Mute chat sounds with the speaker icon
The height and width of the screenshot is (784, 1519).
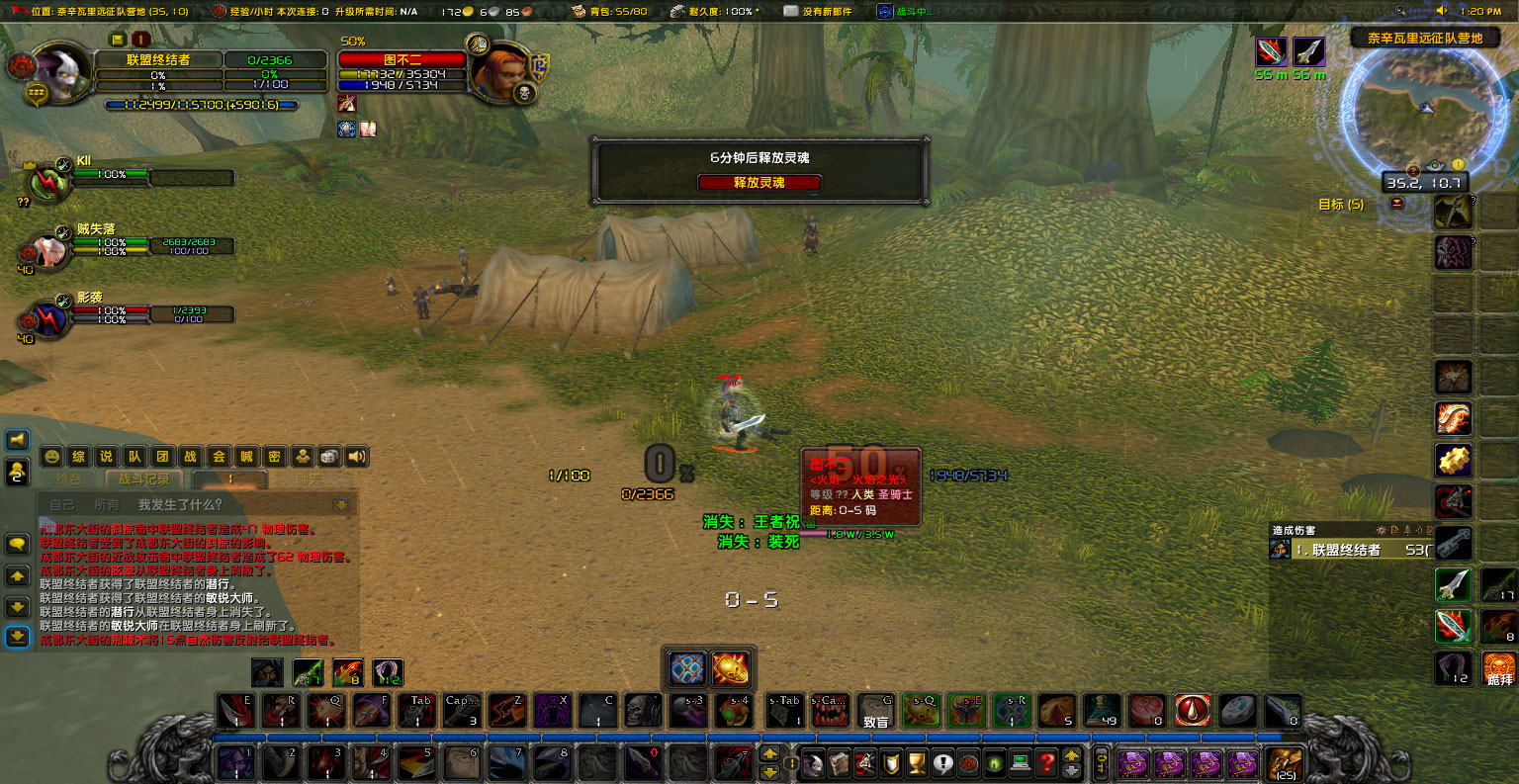click(356, 456)
